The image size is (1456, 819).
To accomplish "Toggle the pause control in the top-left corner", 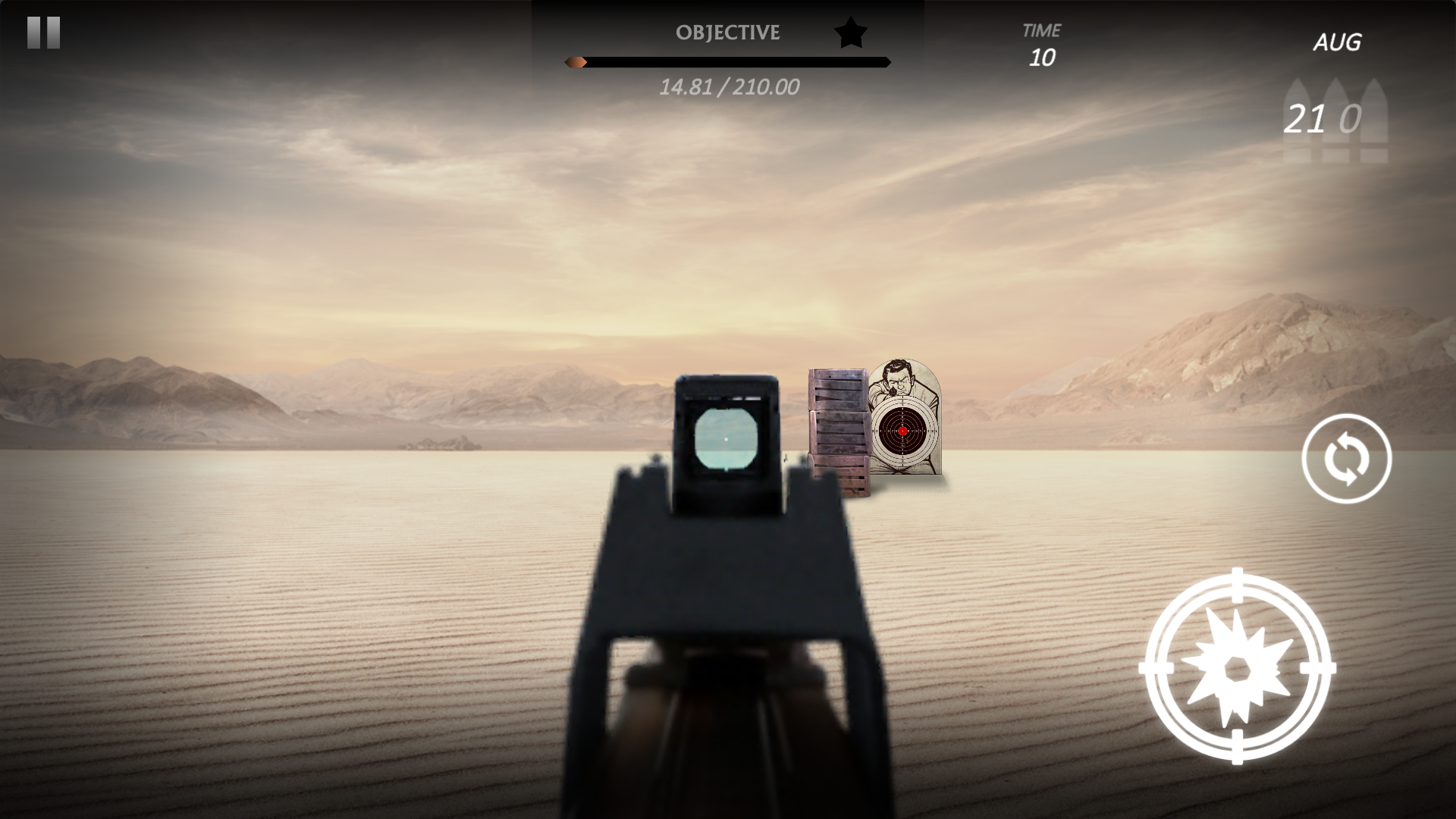I will (43, 32).
